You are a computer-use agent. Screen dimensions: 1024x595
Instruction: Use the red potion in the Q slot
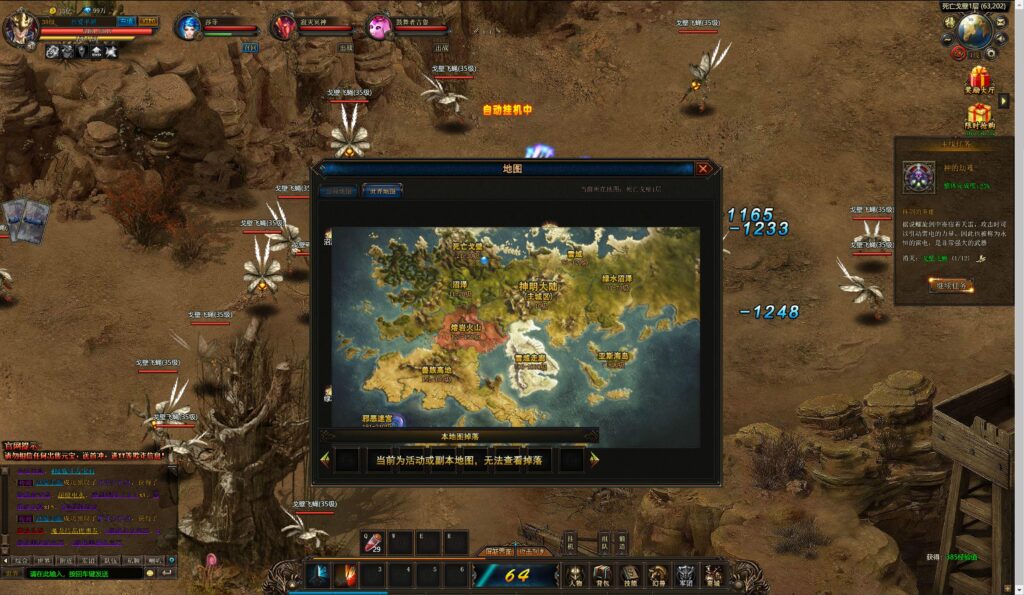[373, 542]
